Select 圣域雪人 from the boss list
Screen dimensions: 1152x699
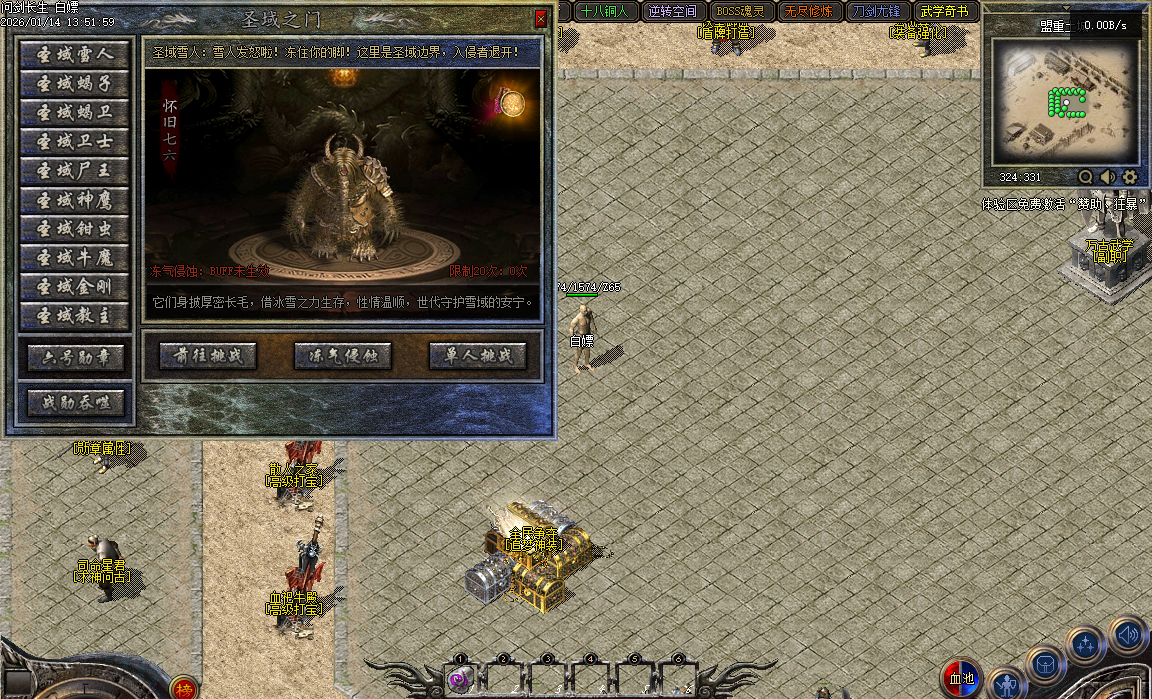[75, 55]
